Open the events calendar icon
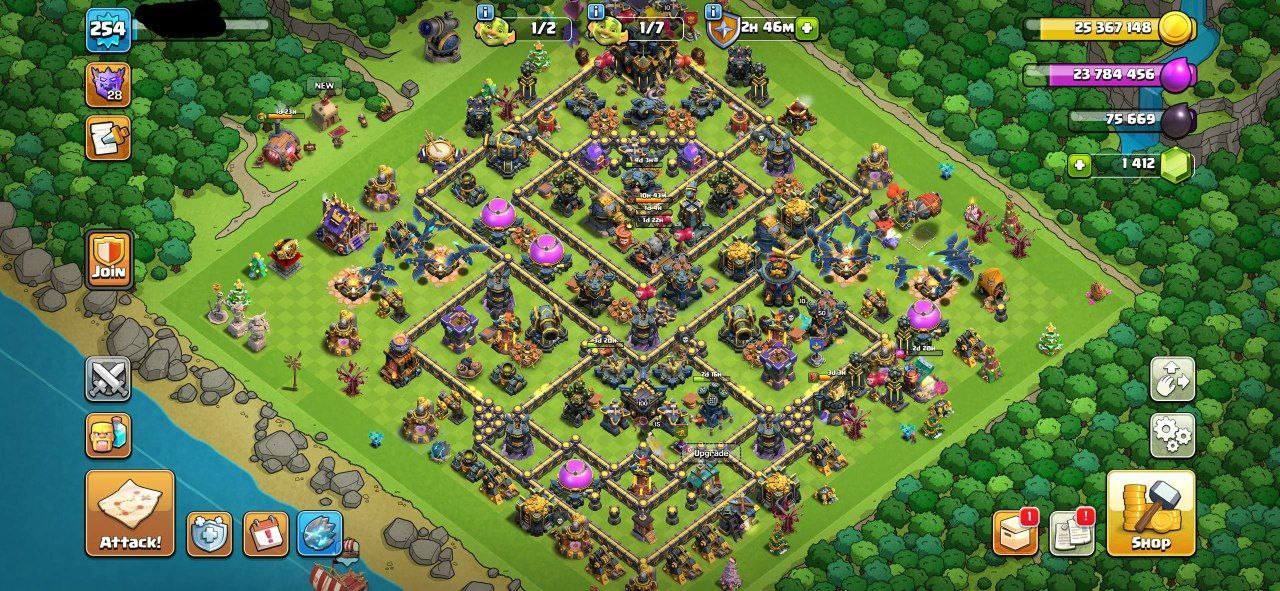Screen dimensions: 1280x591 [x=265, y=534]
